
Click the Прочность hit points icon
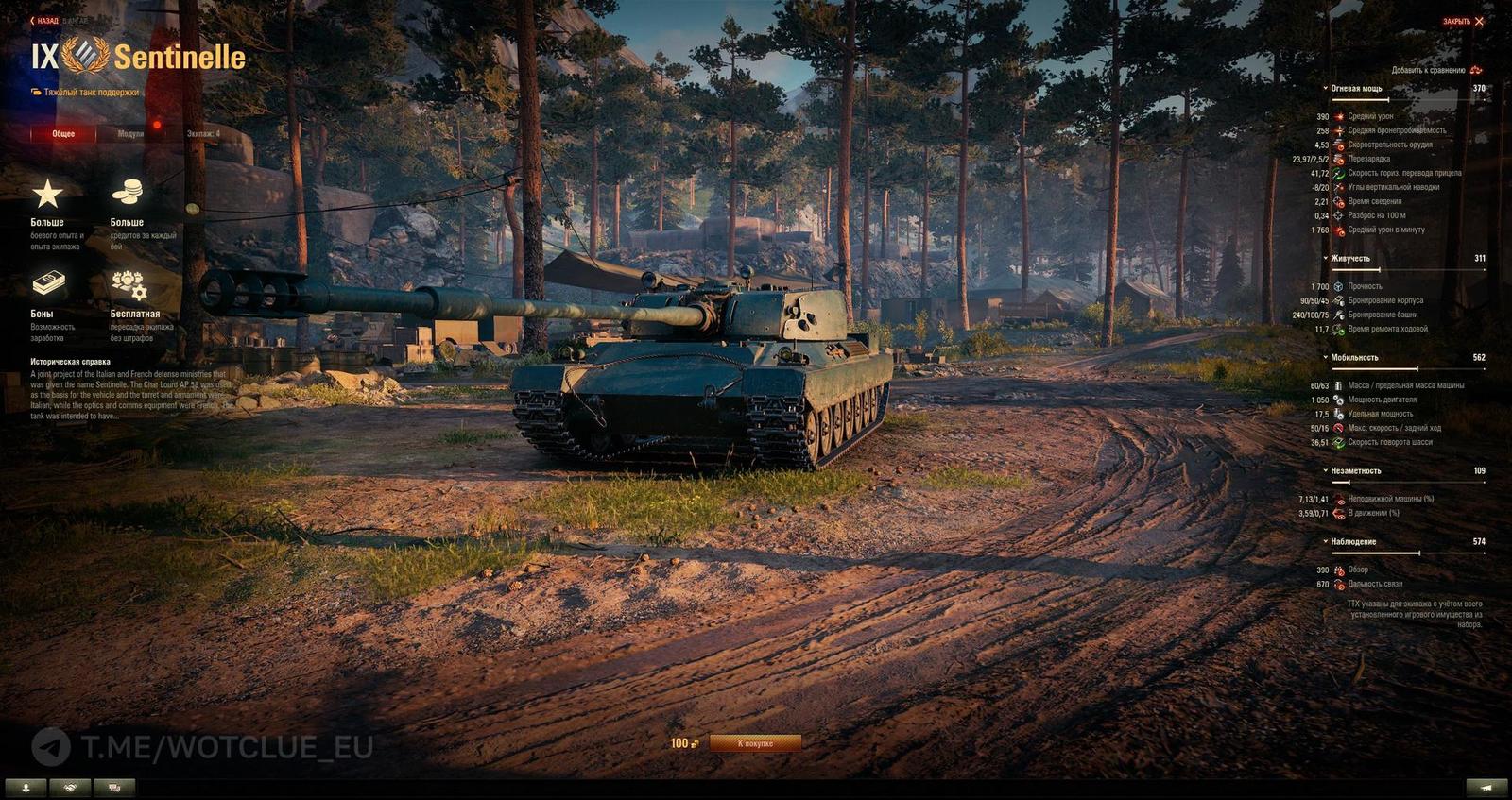[x=1338, y=287]
